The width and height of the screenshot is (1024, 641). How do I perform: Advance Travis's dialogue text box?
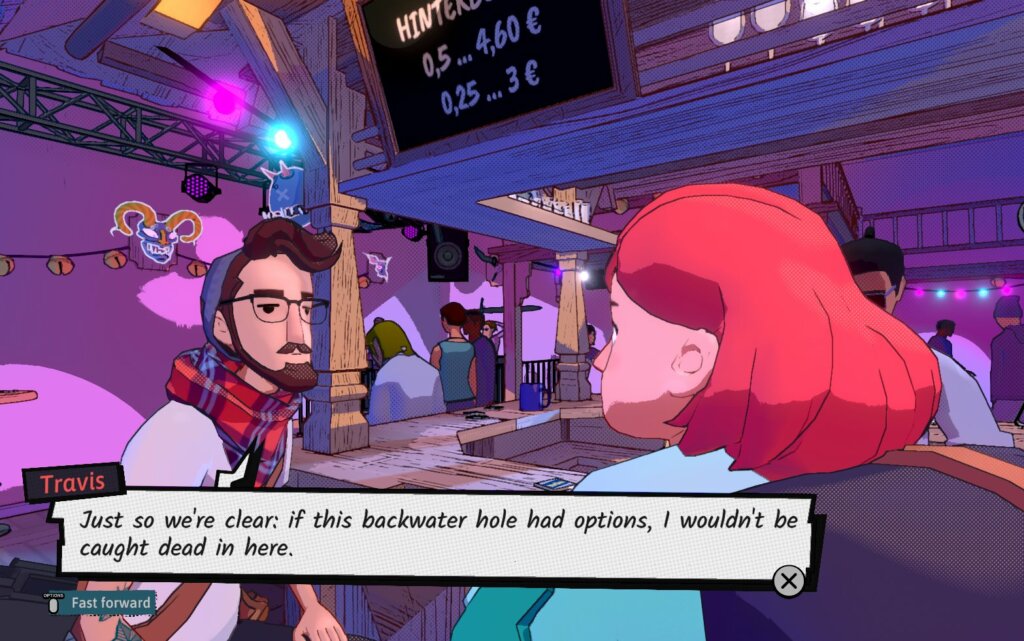click(x=788, y=581)
